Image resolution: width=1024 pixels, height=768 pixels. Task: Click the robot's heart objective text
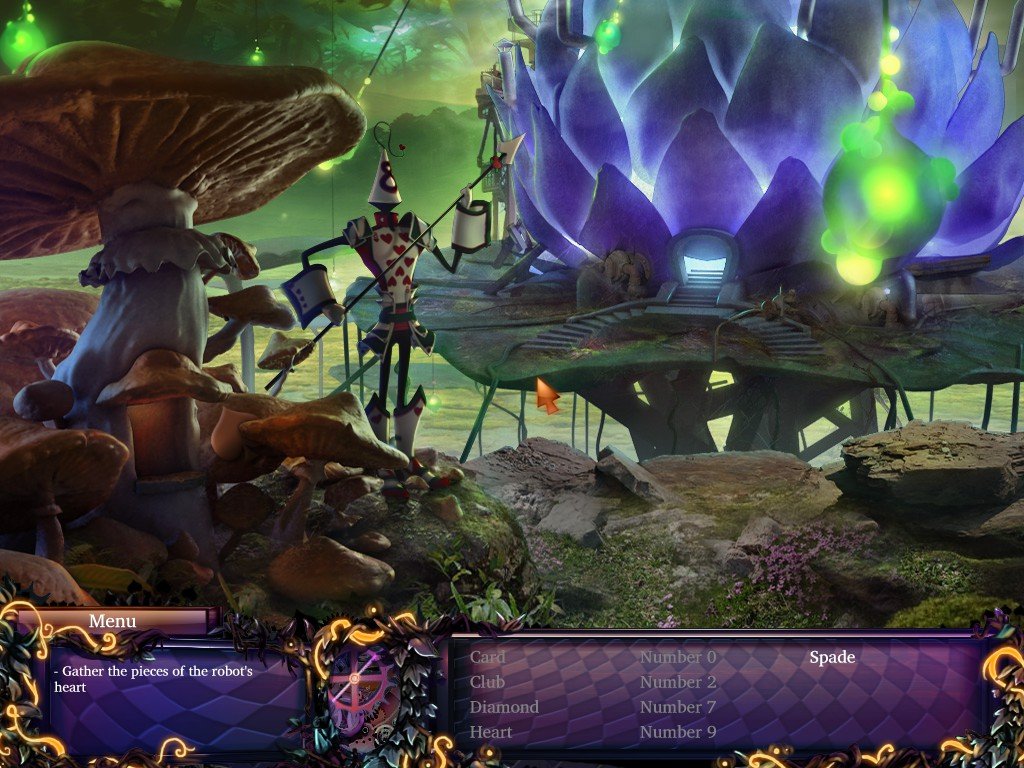click(152, 679)
